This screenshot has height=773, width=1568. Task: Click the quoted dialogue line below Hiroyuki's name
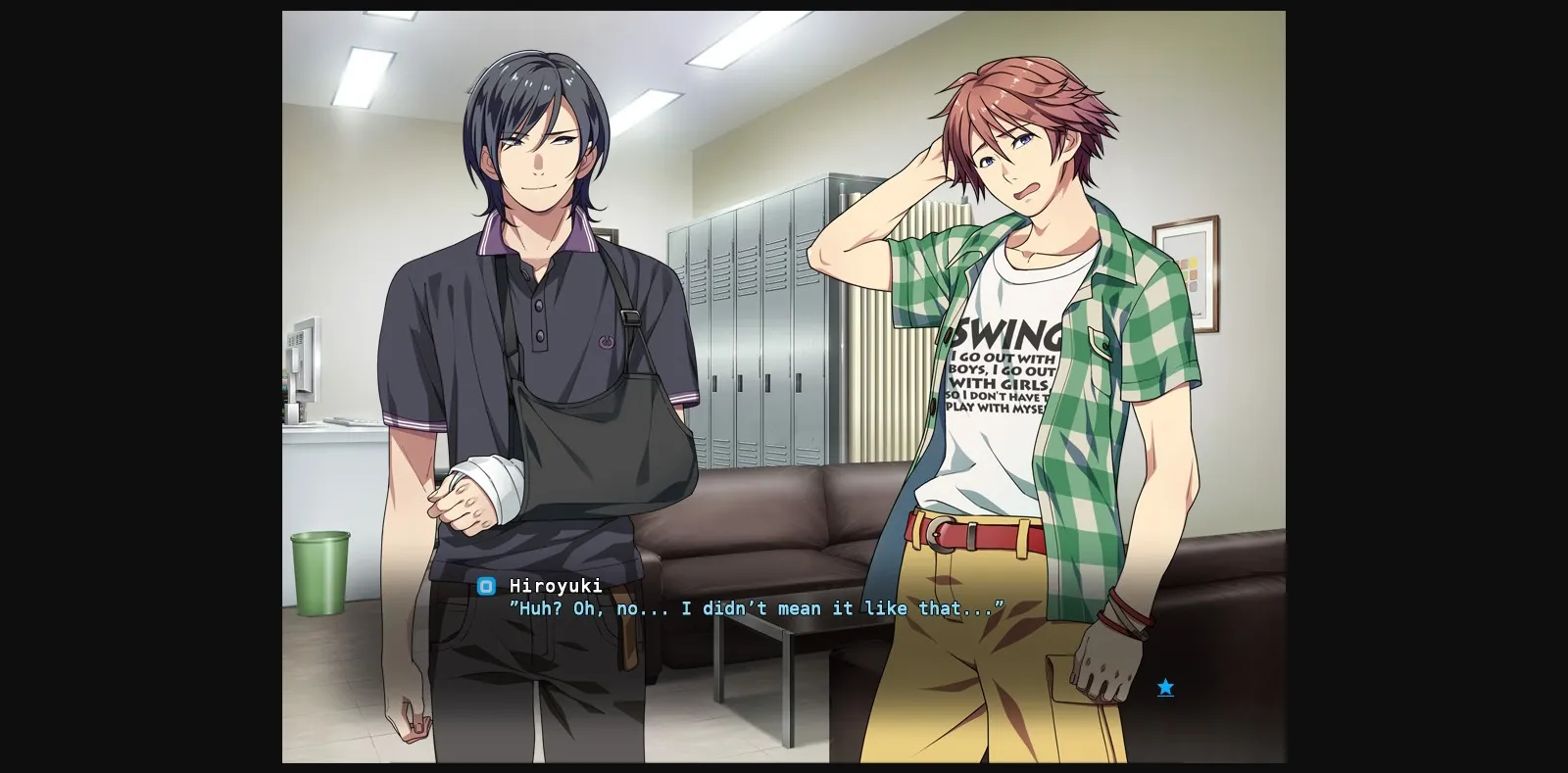point(755,608)
